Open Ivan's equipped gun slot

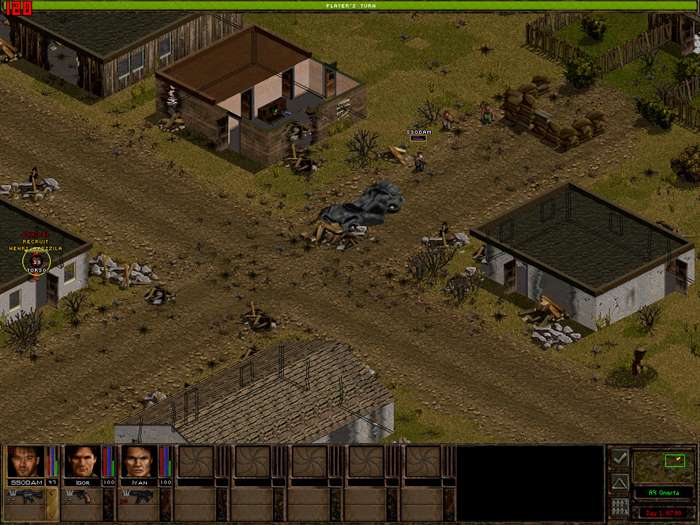click(x=139, y=497)
